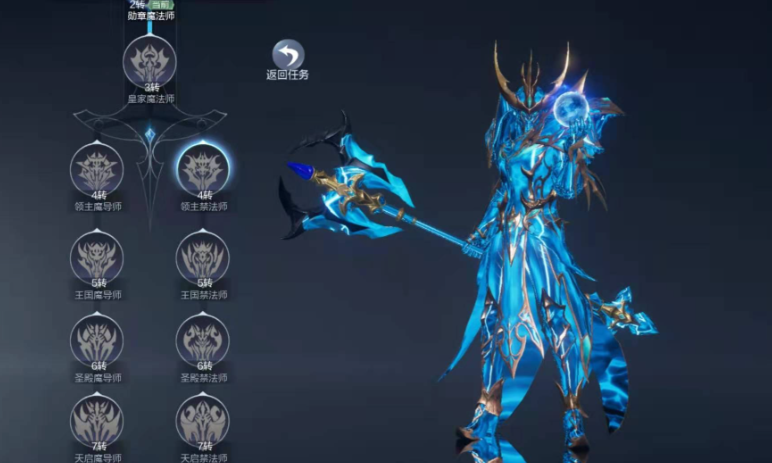The image size is (772, 463).
Task: Choose the 4转 领主魔导师 class node
Action: point(97,170)
